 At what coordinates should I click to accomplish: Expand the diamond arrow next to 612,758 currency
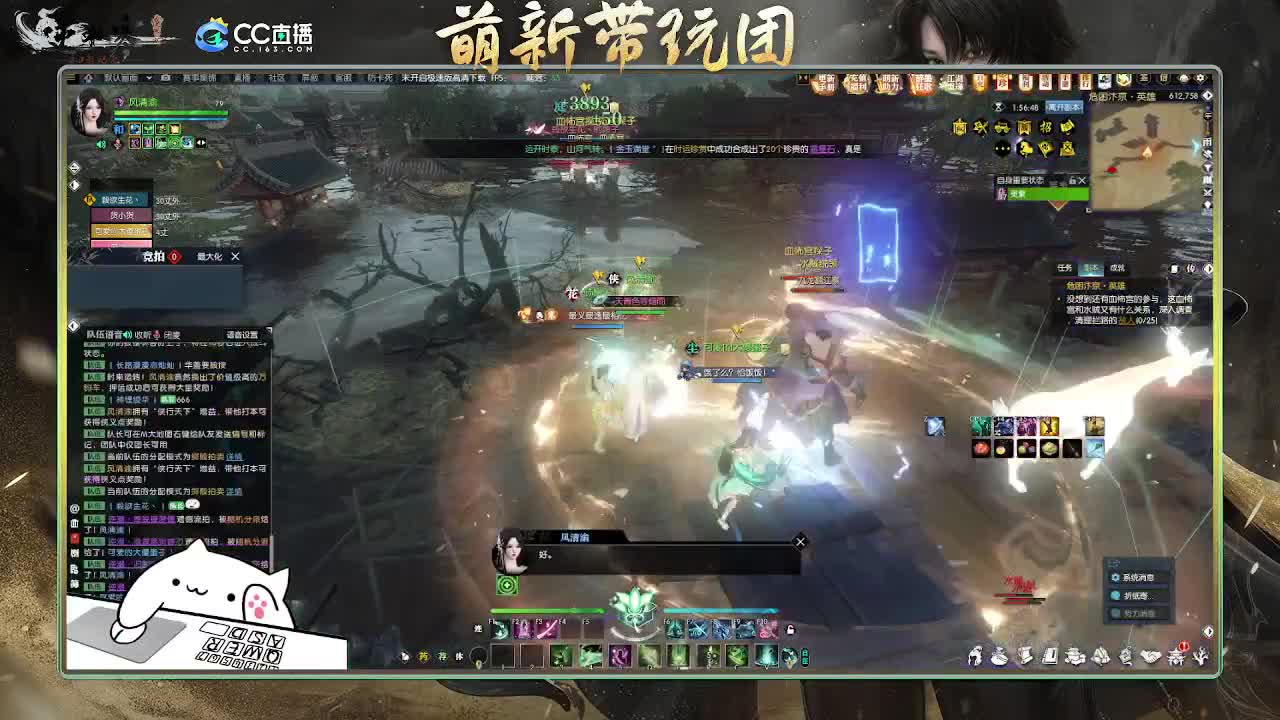1206,98
